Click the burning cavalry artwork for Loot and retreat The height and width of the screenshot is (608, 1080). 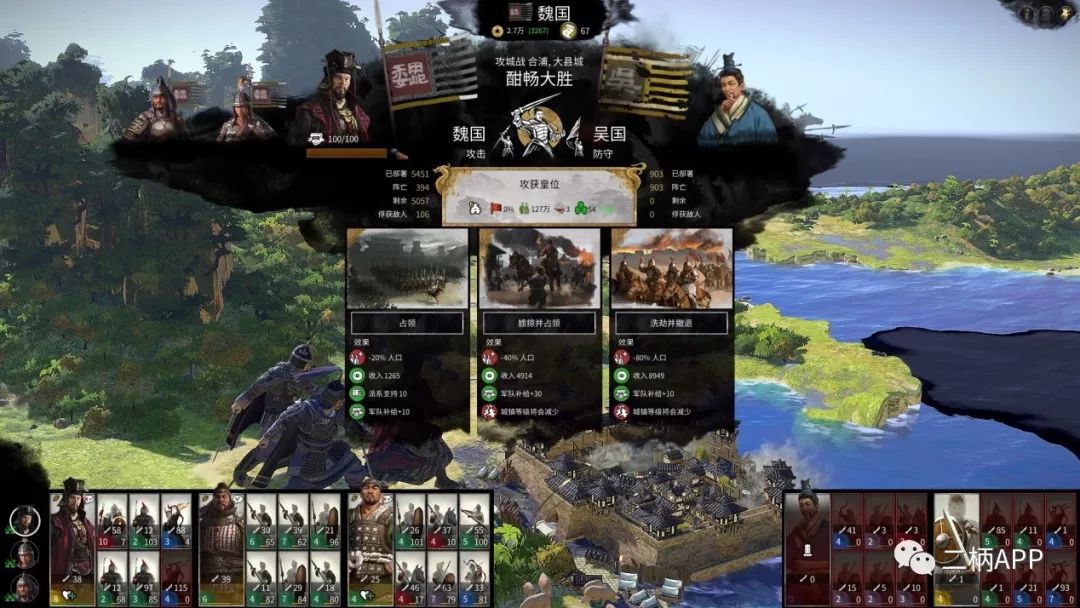coord(671,268)
